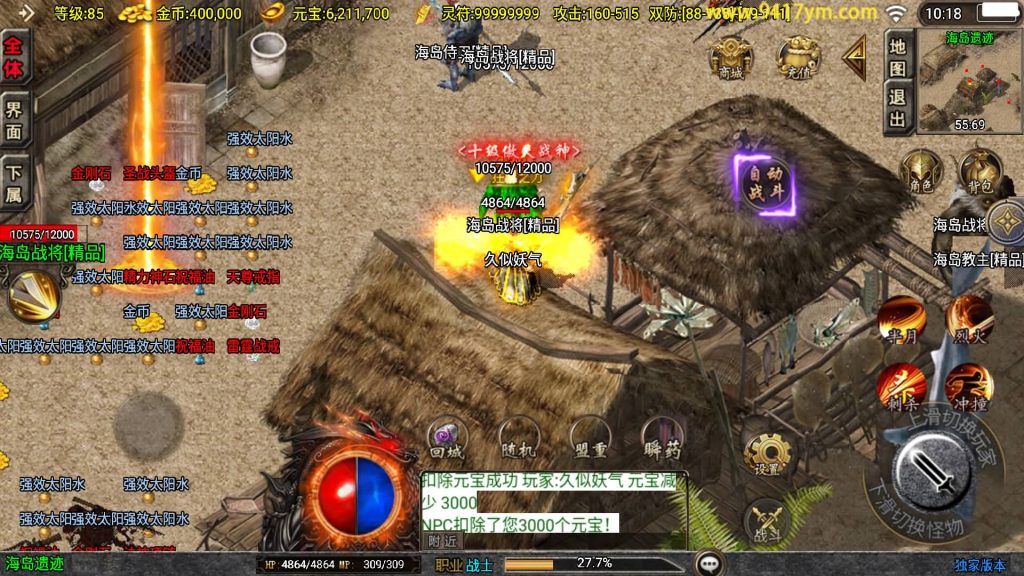1024x576 pixels.
Task: Open the 背包 bag inventory
Action: click(980, 170)
